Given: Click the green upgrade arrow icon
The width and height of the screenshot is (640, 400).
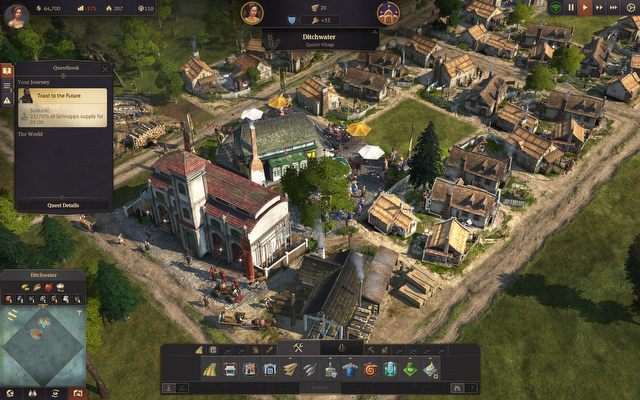Looking at the screenshot, I should [409, 369].
